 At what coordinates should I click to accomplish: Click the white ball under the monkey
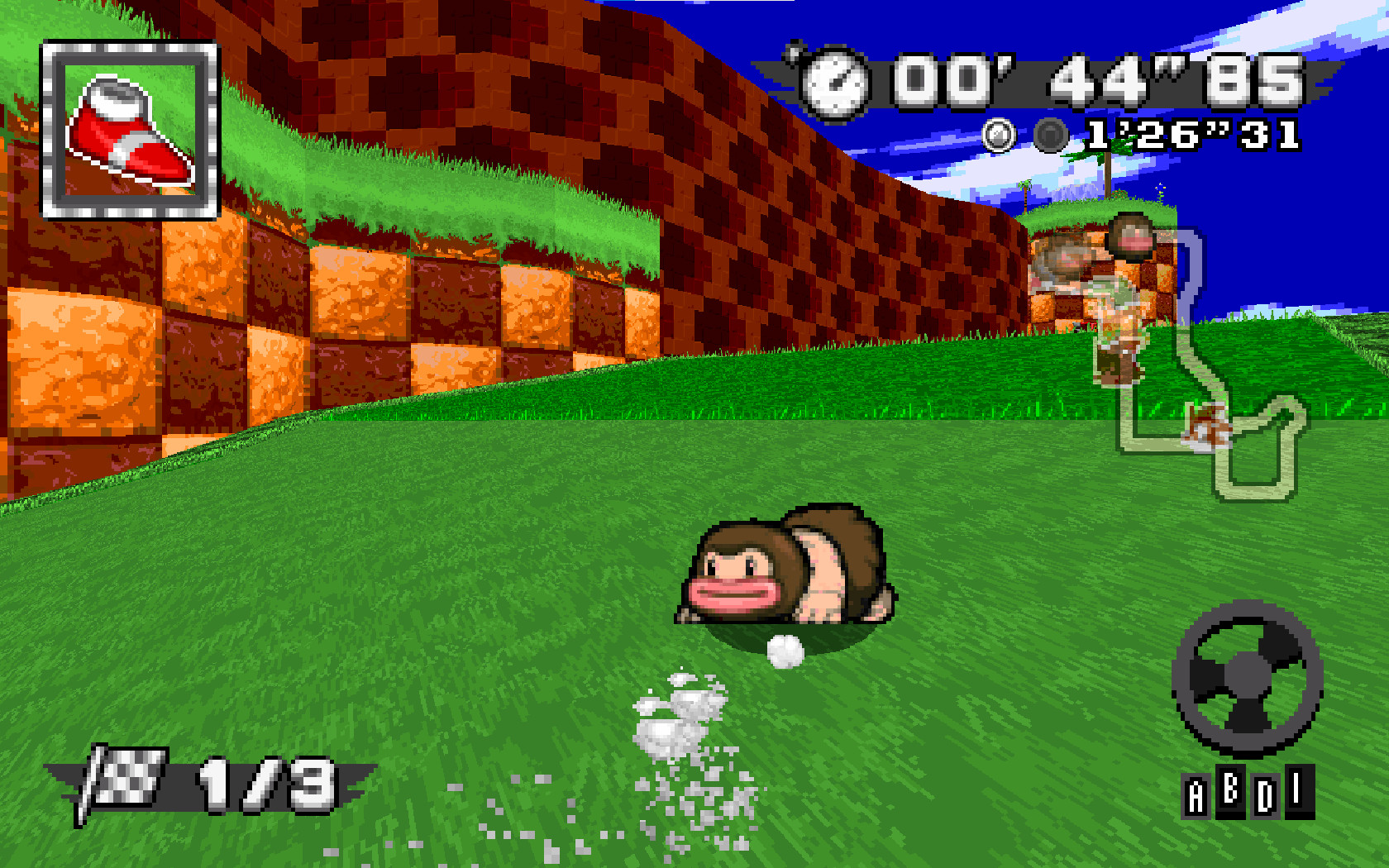pyautogui.click(x=785, y=653)
